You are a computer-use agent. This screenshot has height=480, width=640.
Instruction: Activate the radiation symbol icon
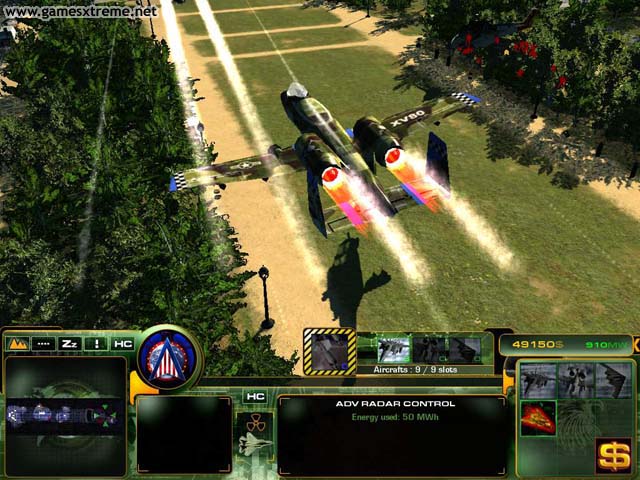coord(254,419)
